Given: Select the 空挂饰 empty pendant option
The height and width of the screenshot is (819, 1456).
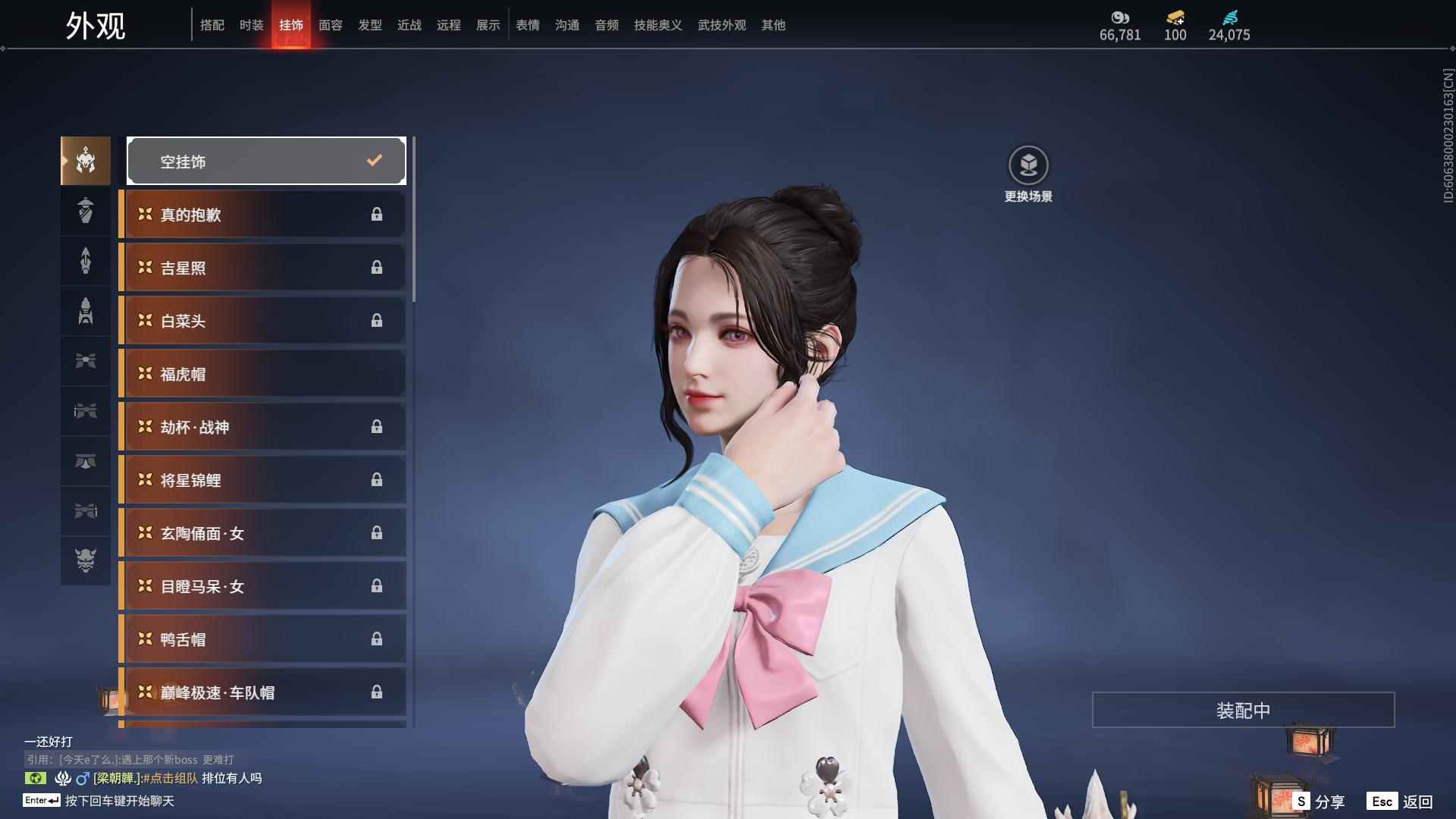Looking at the screenshot, I should [x=266, y=160].
